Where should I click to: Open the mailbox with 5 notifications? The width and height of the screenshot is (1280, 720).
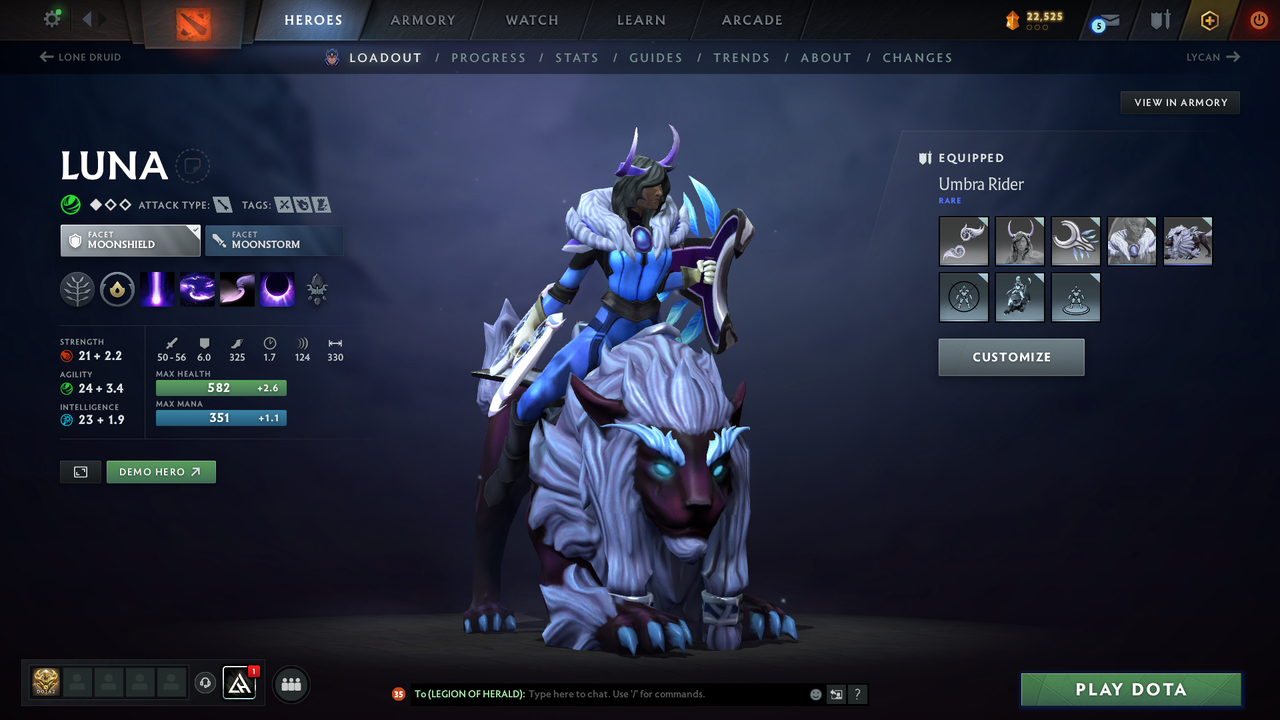click(x=1104, y=21)
